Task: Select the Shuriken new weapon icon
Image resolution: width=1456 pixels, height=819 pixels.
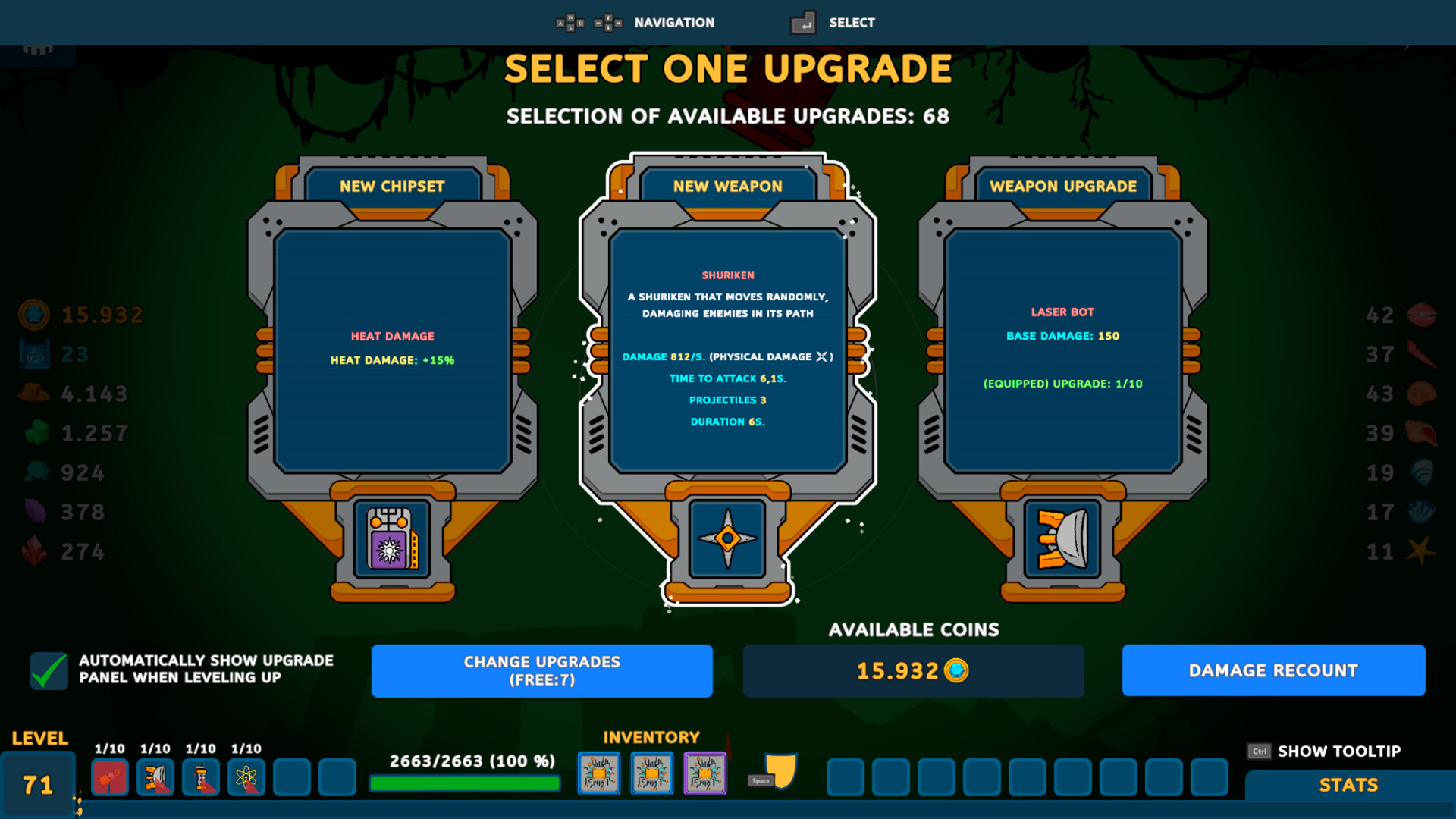Action: click(x=726, y=540)
